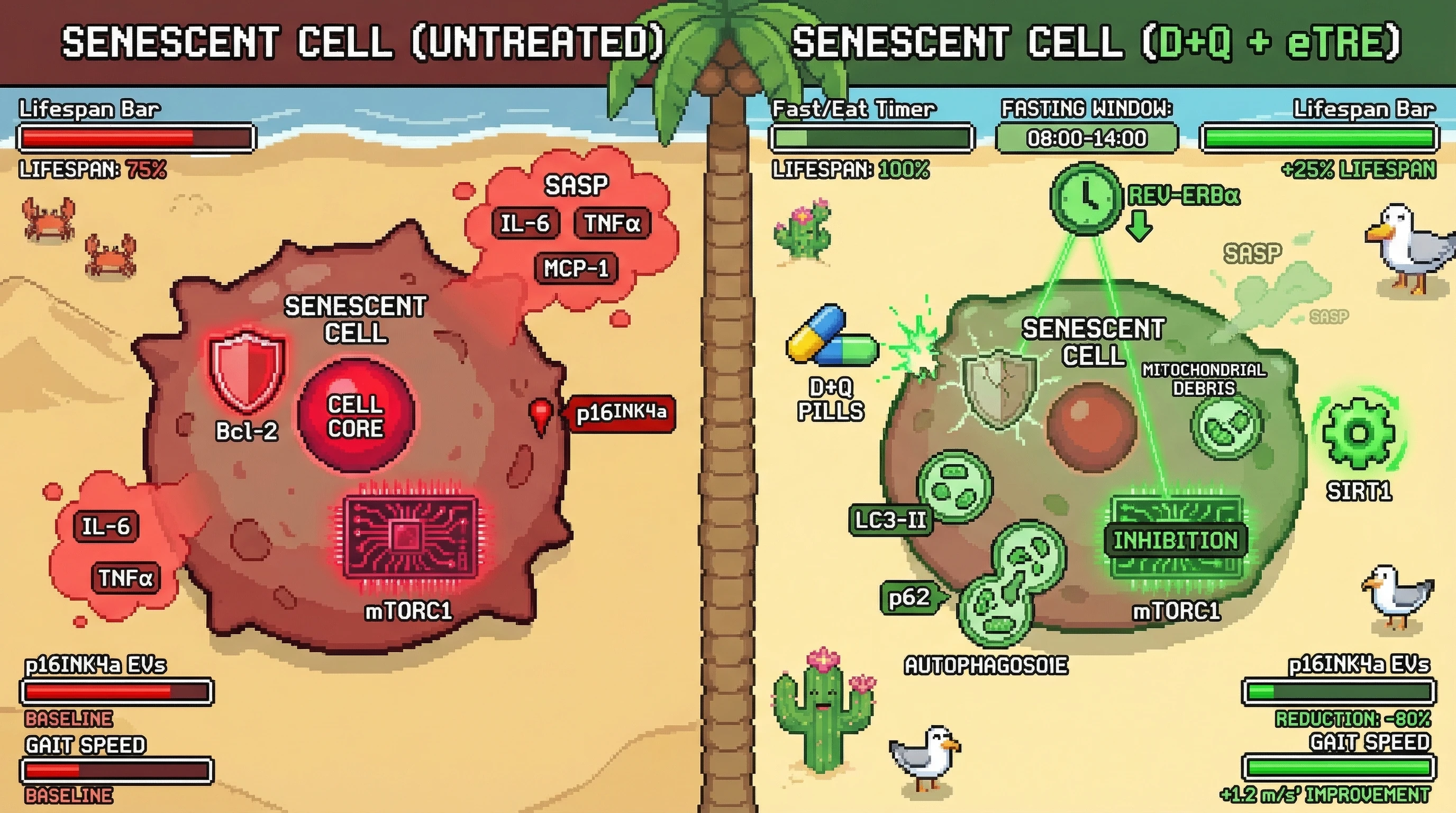Select the p62 label tag

point(909,598)
